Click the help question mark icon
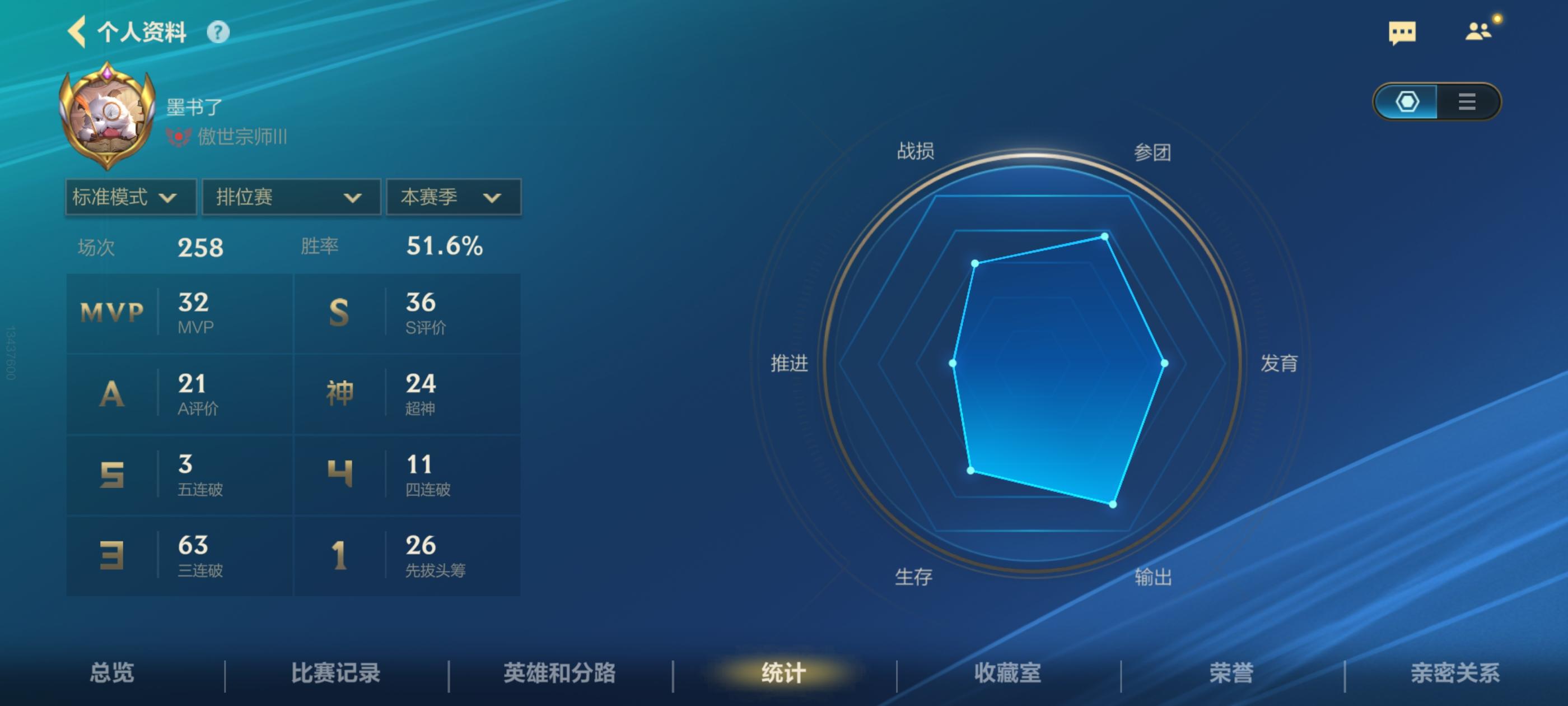Screen dimensions: 1568x706 [x=217, y=34]
